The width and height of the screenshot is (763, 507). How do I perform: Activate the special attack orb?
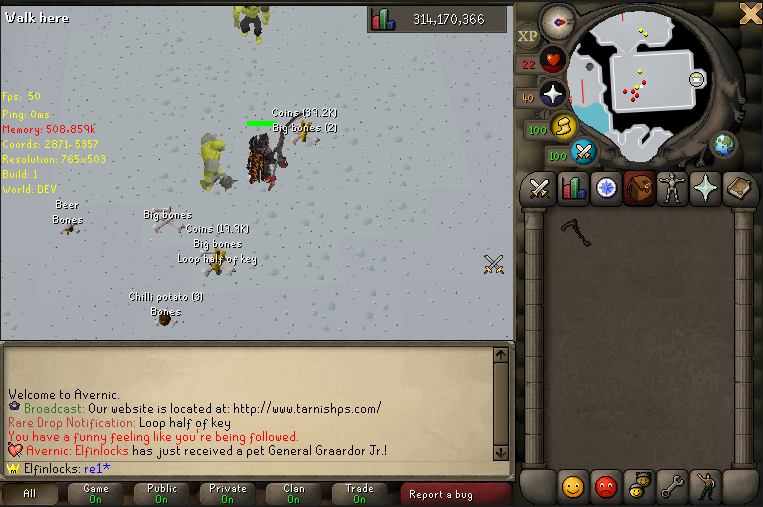tap(584, 153)
